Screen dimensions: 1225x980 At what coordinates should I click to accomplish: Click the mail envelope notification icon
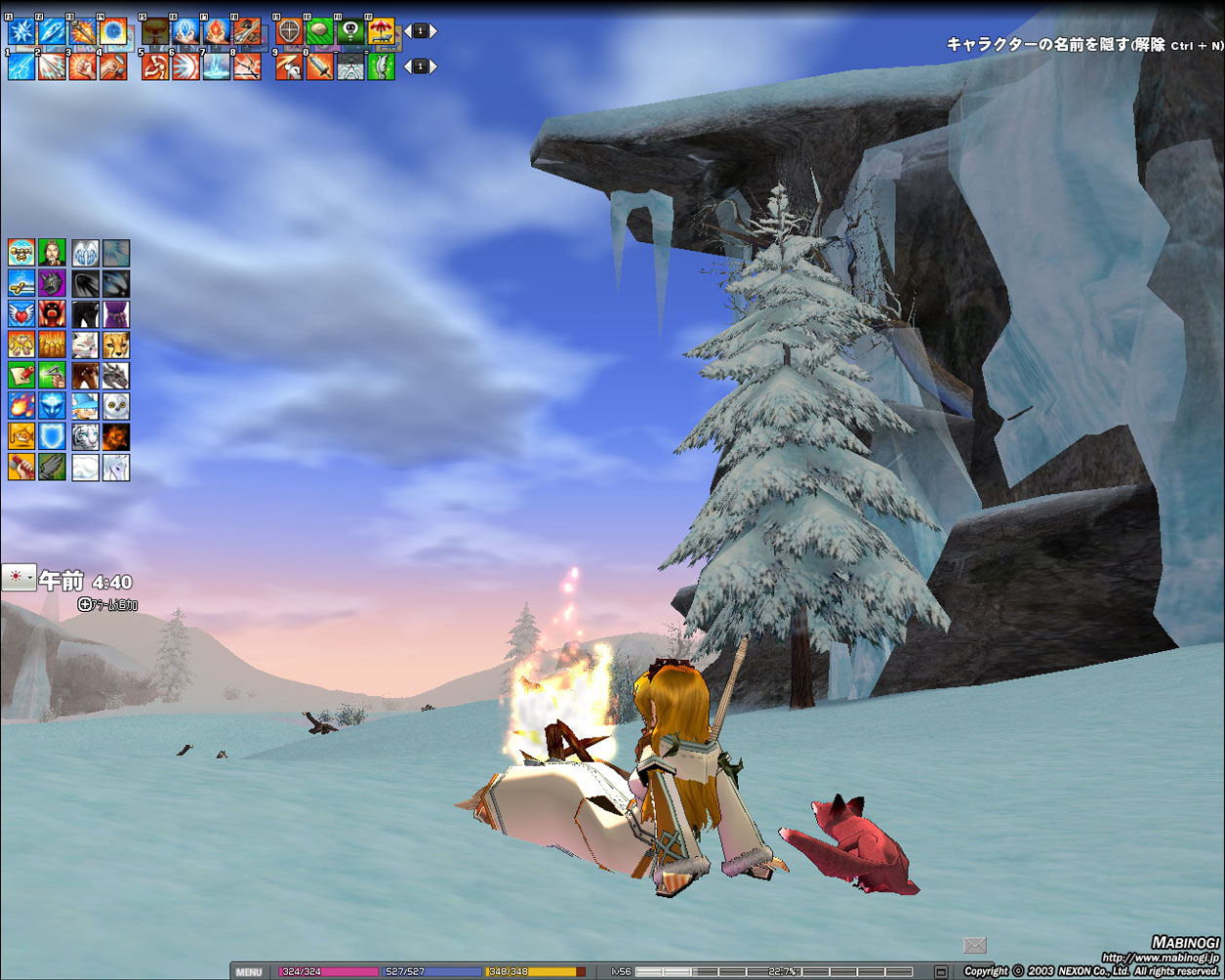point(974,945)
